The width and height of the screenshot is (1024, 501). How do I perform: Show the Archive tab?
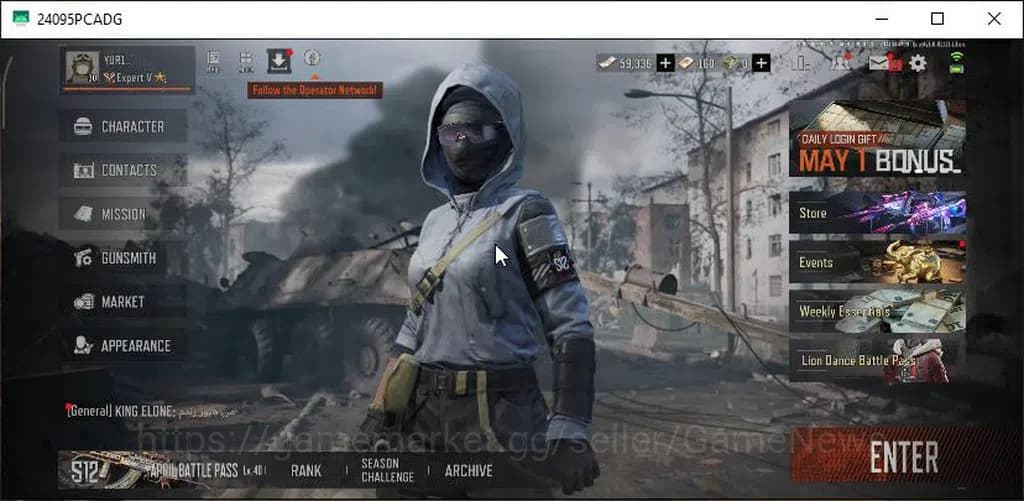pyautogui.click(x=468, y=470)
